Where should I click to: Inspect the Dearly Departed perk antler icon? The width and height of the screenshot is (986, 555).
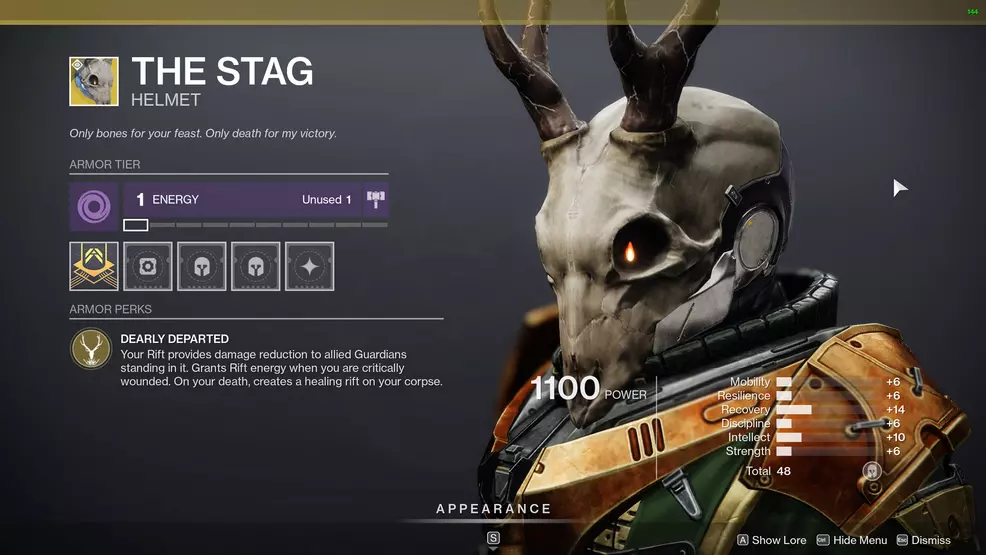coord(91,349)
